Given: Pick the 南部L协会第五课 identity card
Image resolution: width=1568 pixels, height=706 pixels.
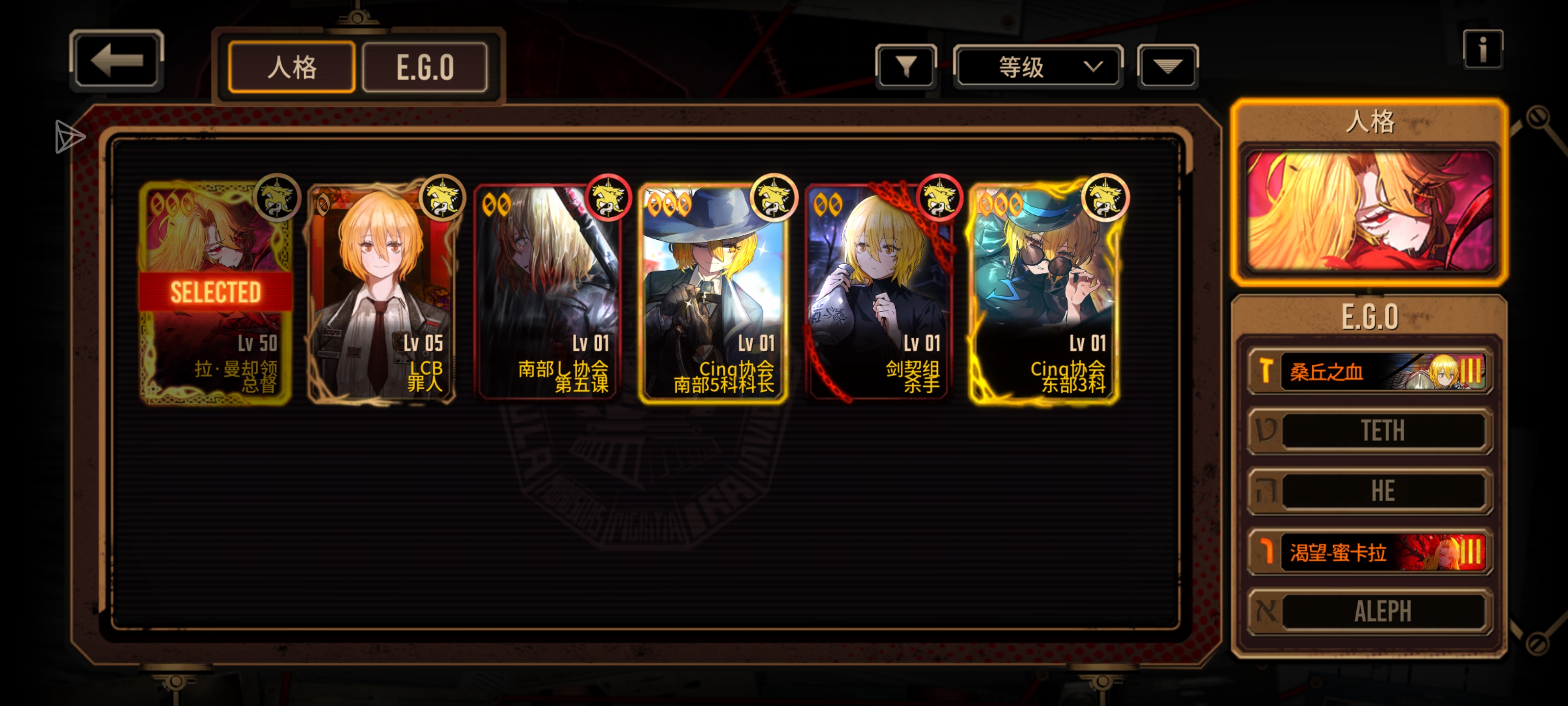Looking at the screenshot, I should tap(548, 292).
